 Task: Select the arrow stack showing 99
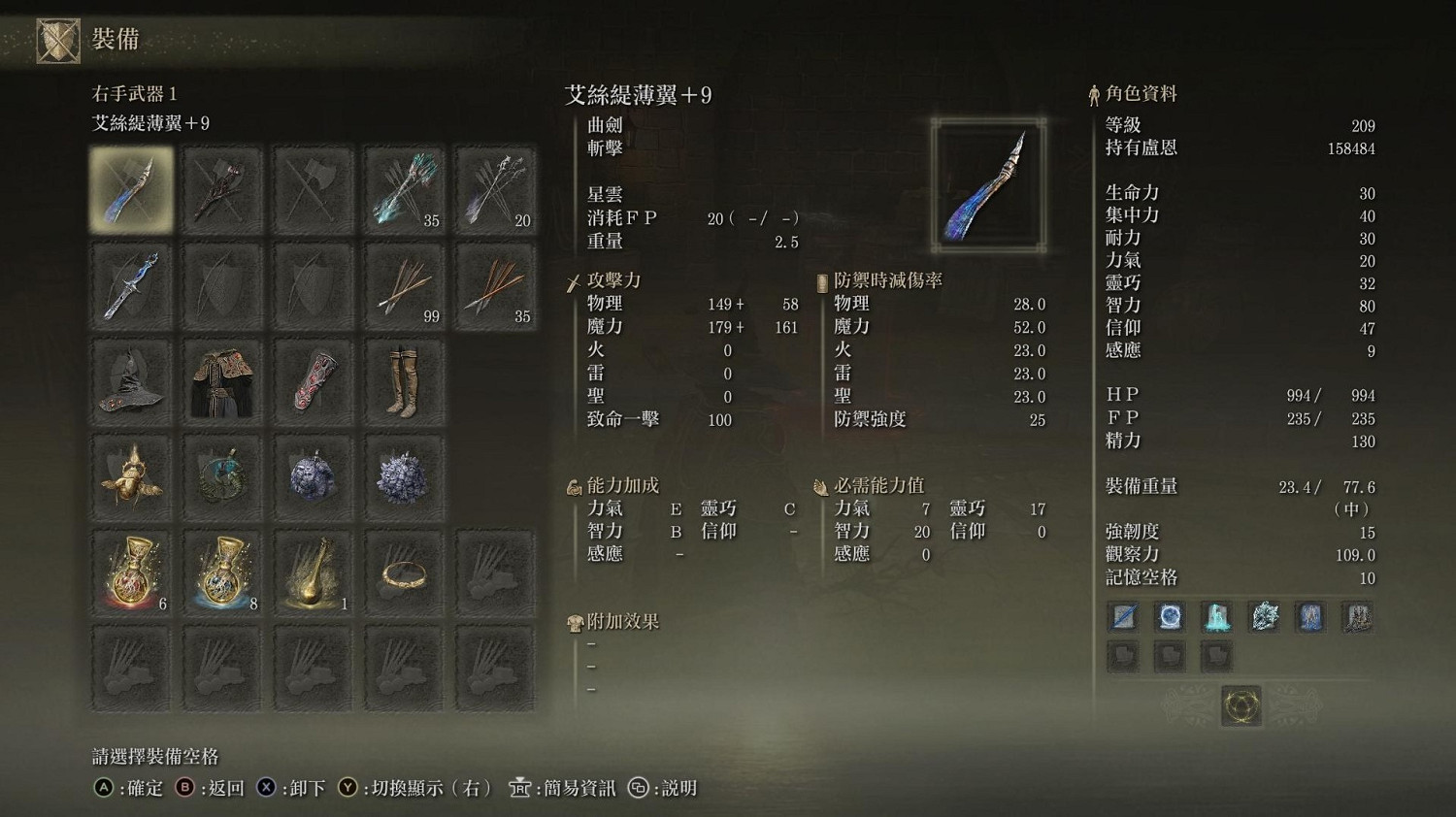(404, 284)
